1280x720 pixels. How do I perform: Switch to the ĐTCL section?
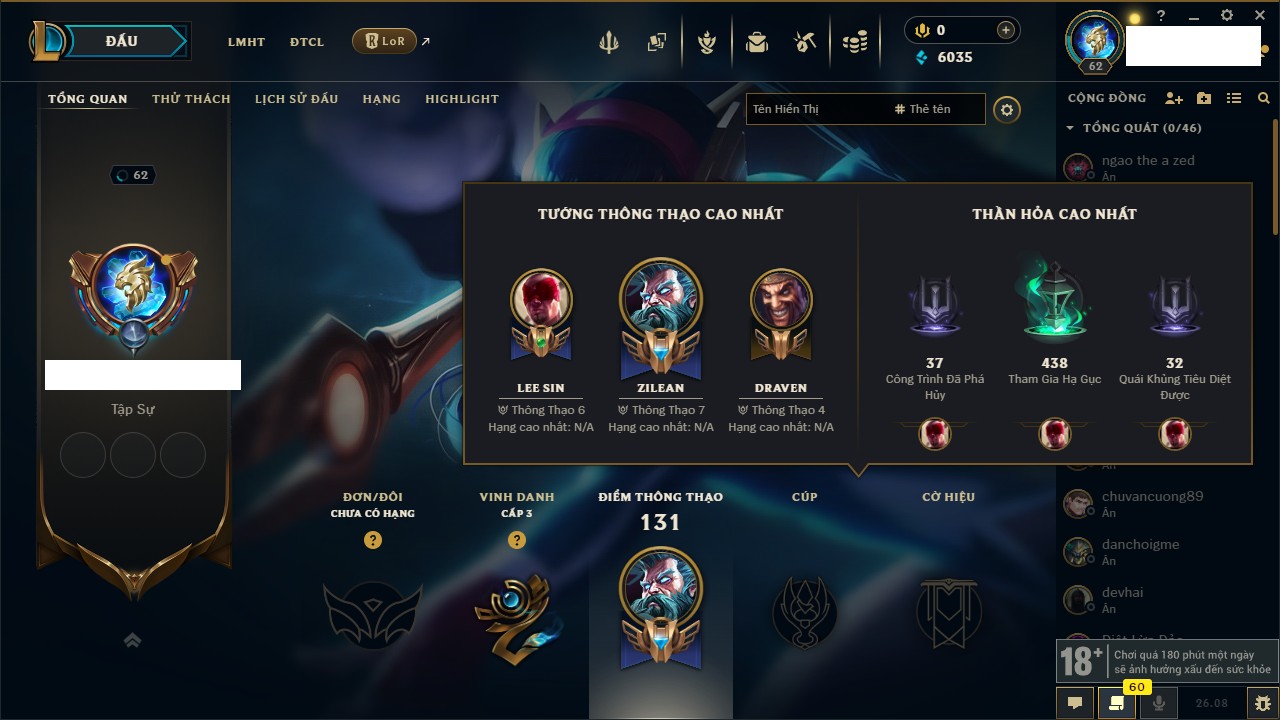307,42
